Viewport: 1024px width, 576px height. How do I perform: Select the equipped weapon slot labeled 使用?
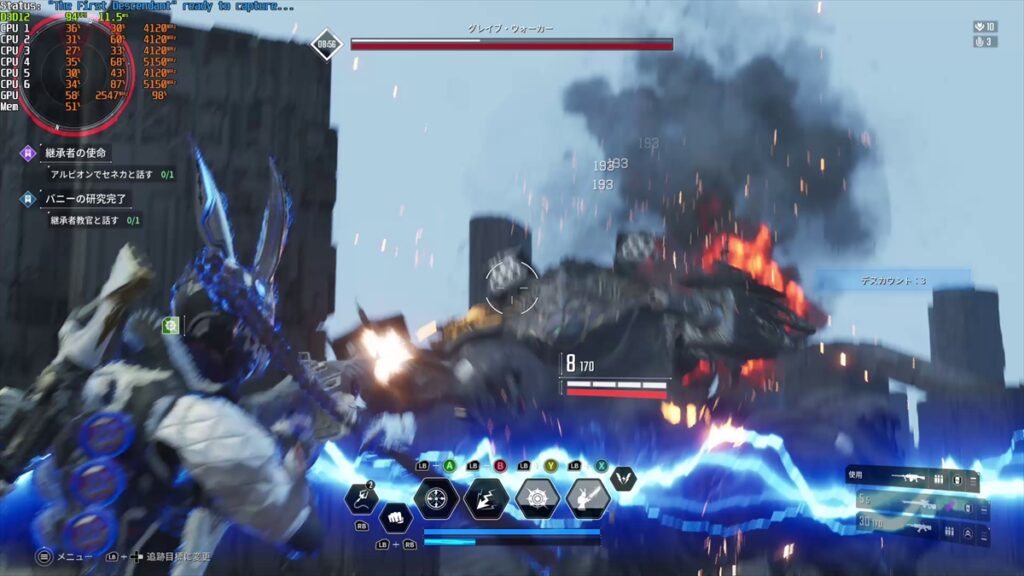coord(910,479)
